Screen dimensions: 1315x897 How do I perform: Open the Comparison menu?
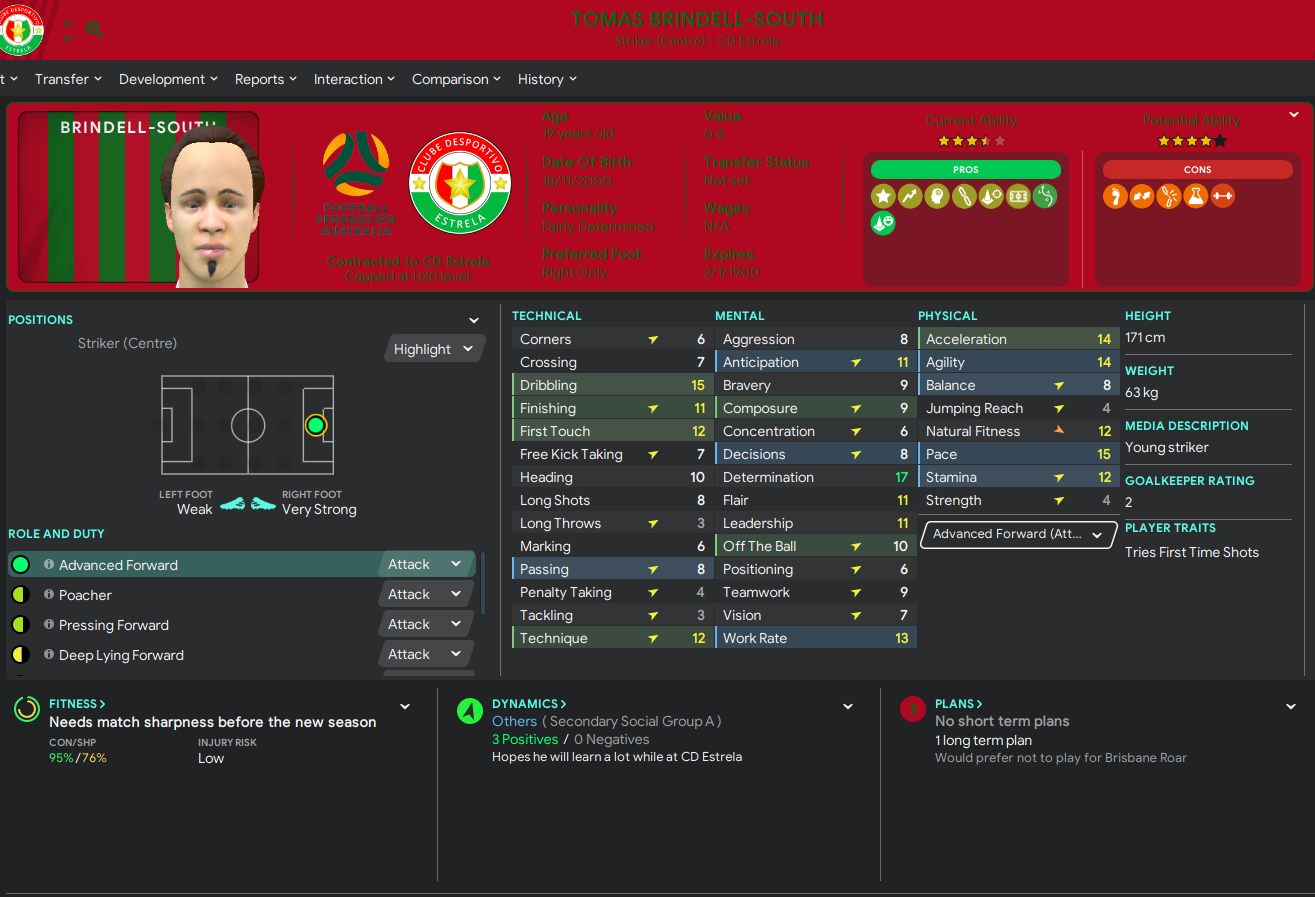(456, 79)
